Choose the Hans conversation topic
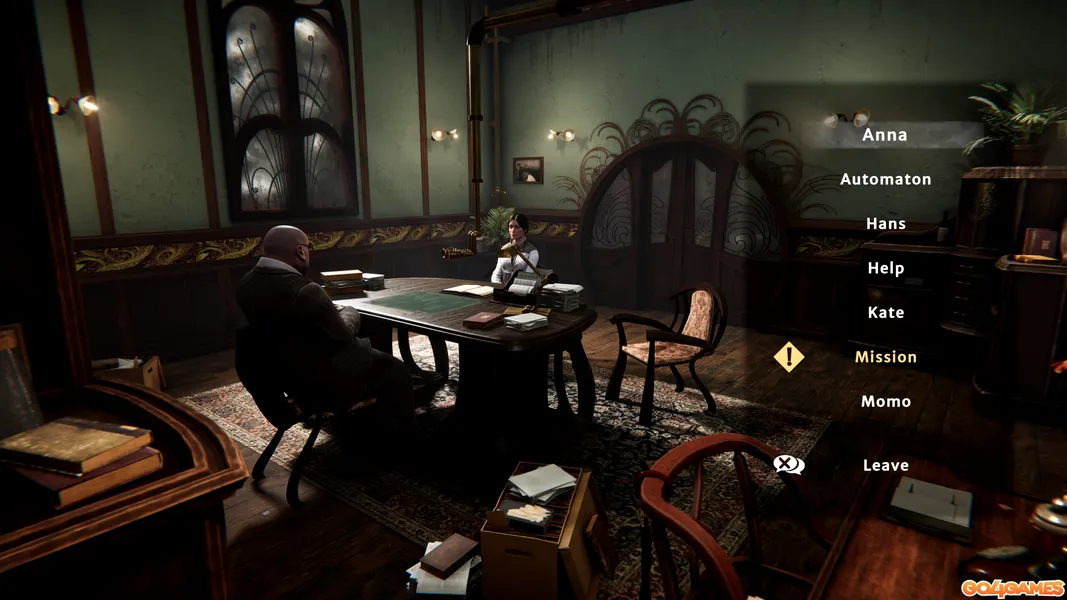Screen dimensions: 1067x600 (885, 224)
